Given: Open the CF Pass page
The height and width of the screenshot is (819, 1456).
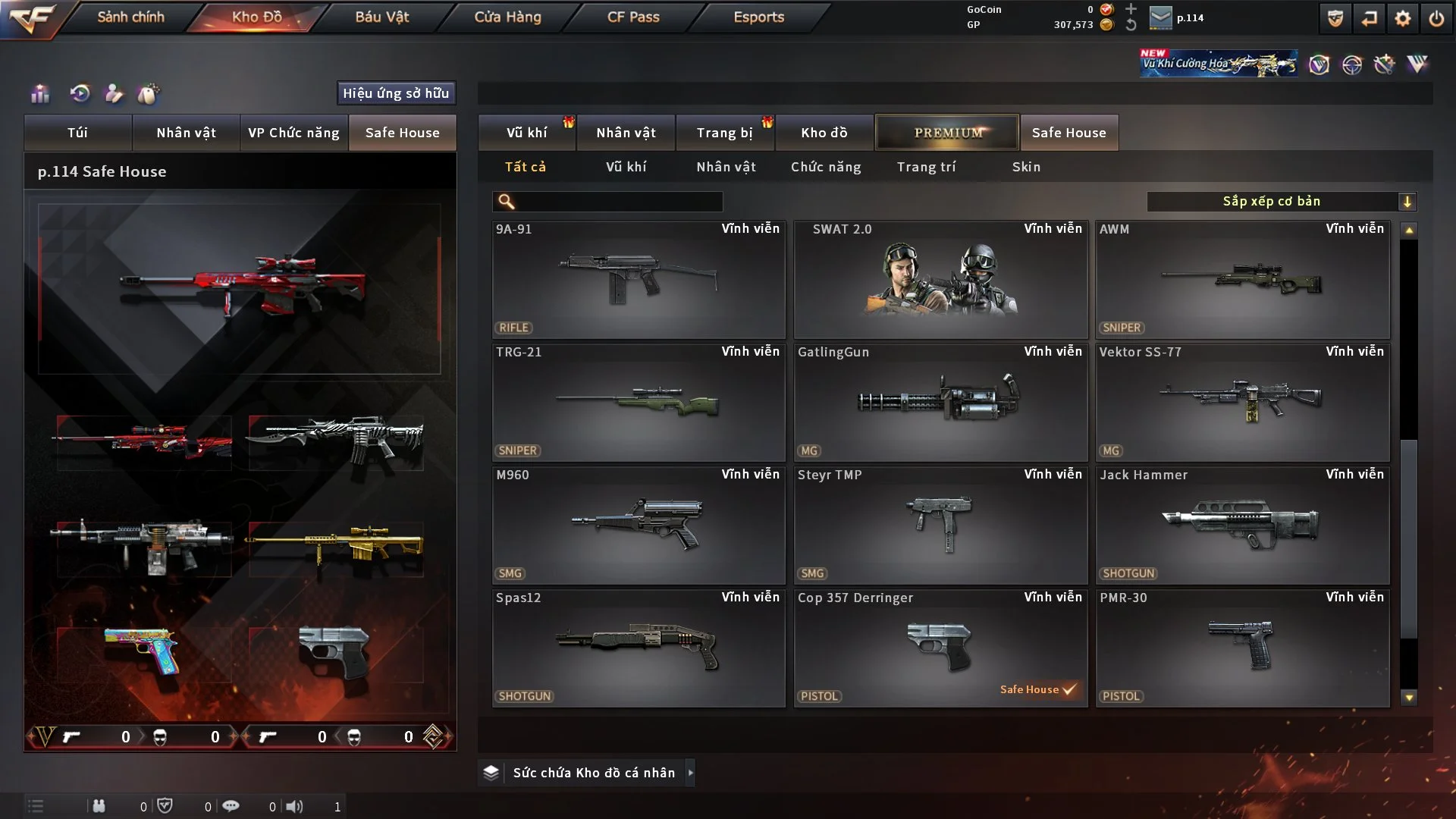Looking at the screenshot, I should 633,17.
